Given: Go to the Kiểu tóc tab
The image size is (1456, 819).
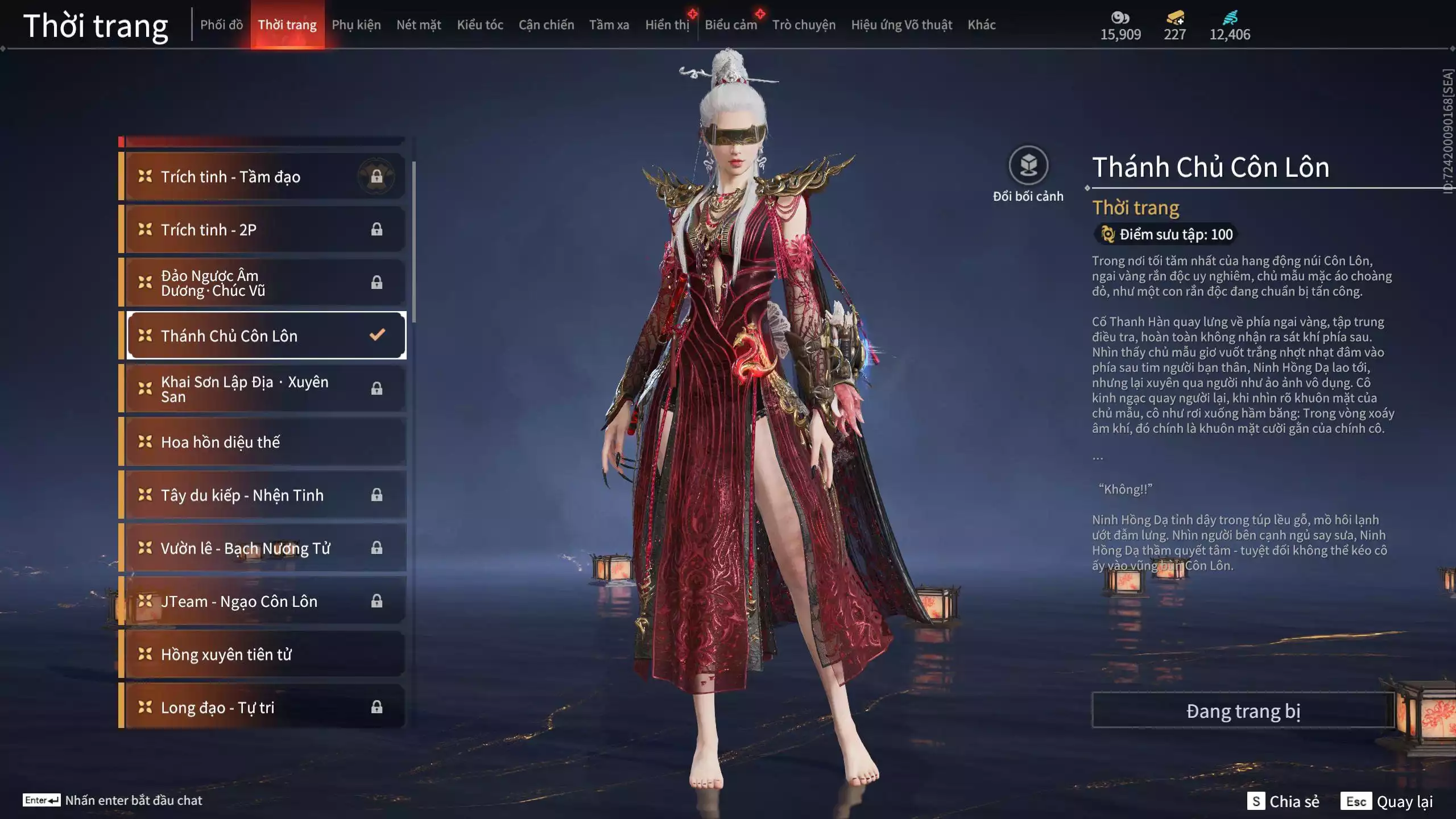Looking at the screenshot, I should [x=480, y=25].
